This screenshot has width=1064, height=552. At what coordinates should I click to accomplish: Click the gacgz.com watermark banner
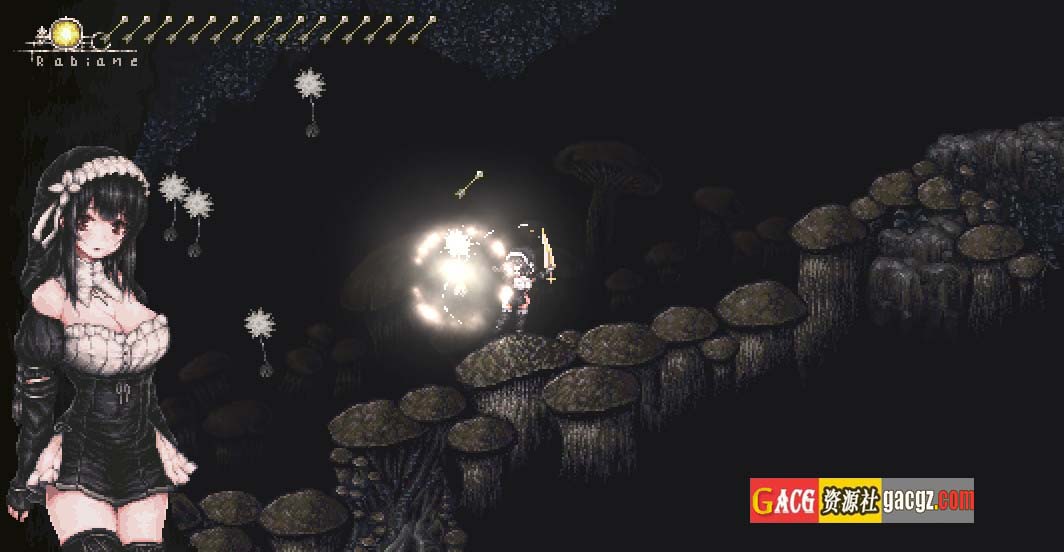pyautogui.click(x=861, y=499)
